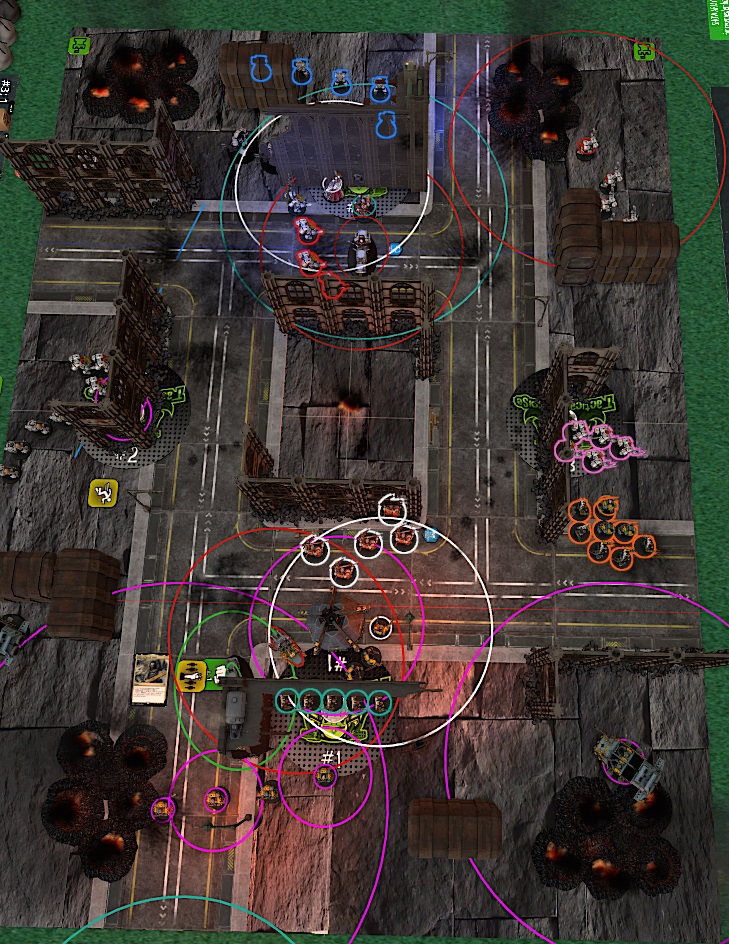Pick the unit card beside the yellow token
Viewport: 729px width, 944px height.
(x=151, y=676)
